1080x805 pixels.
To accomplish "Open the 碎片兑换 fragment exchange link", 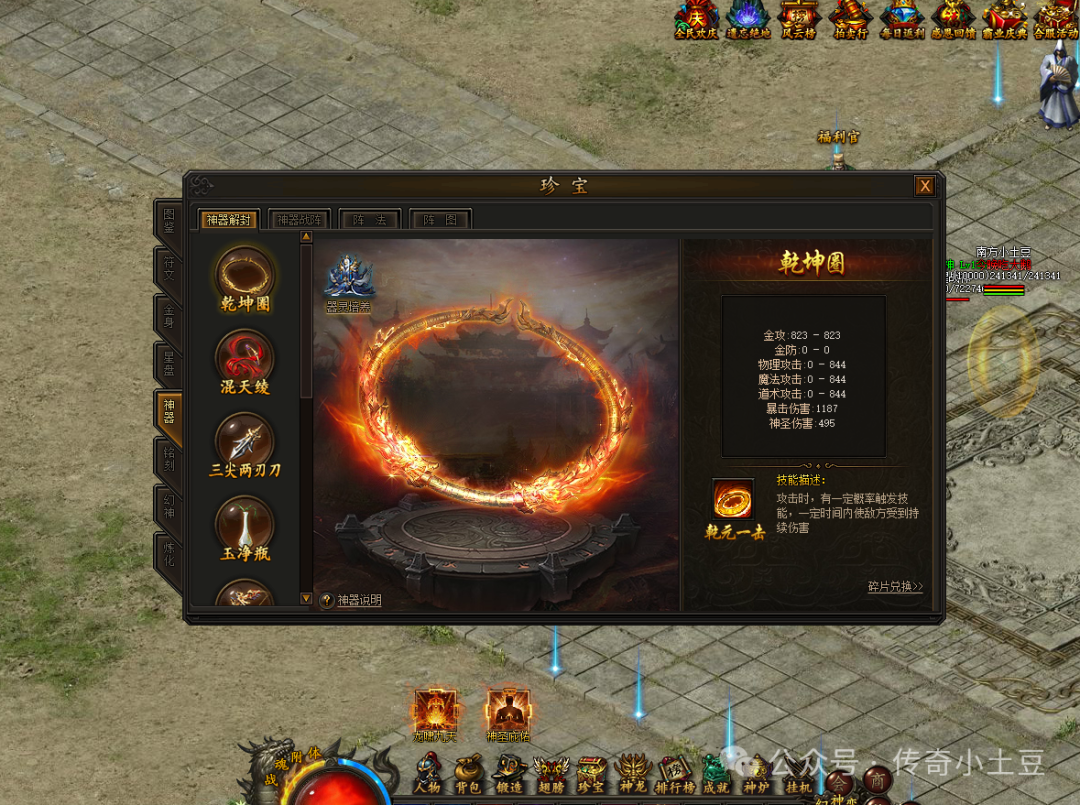I will (895, 587).
